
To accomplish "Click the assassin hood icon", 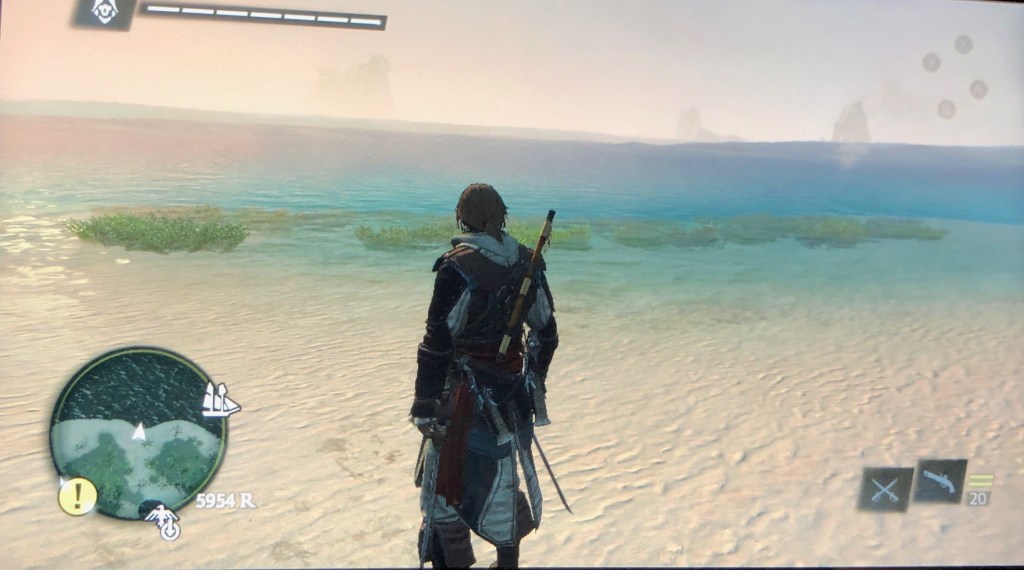I will click(x=105, y=12).
